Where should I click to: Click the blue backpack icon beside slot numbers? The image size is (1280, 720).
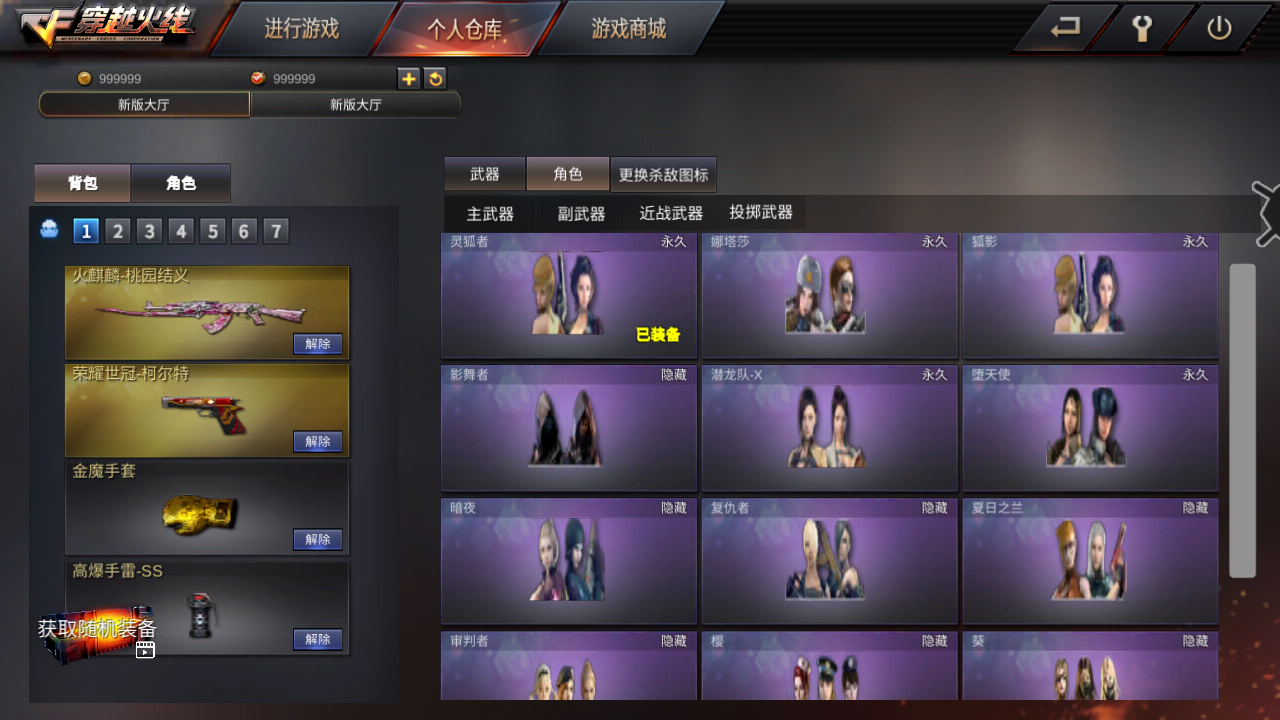tap(49, 230)
